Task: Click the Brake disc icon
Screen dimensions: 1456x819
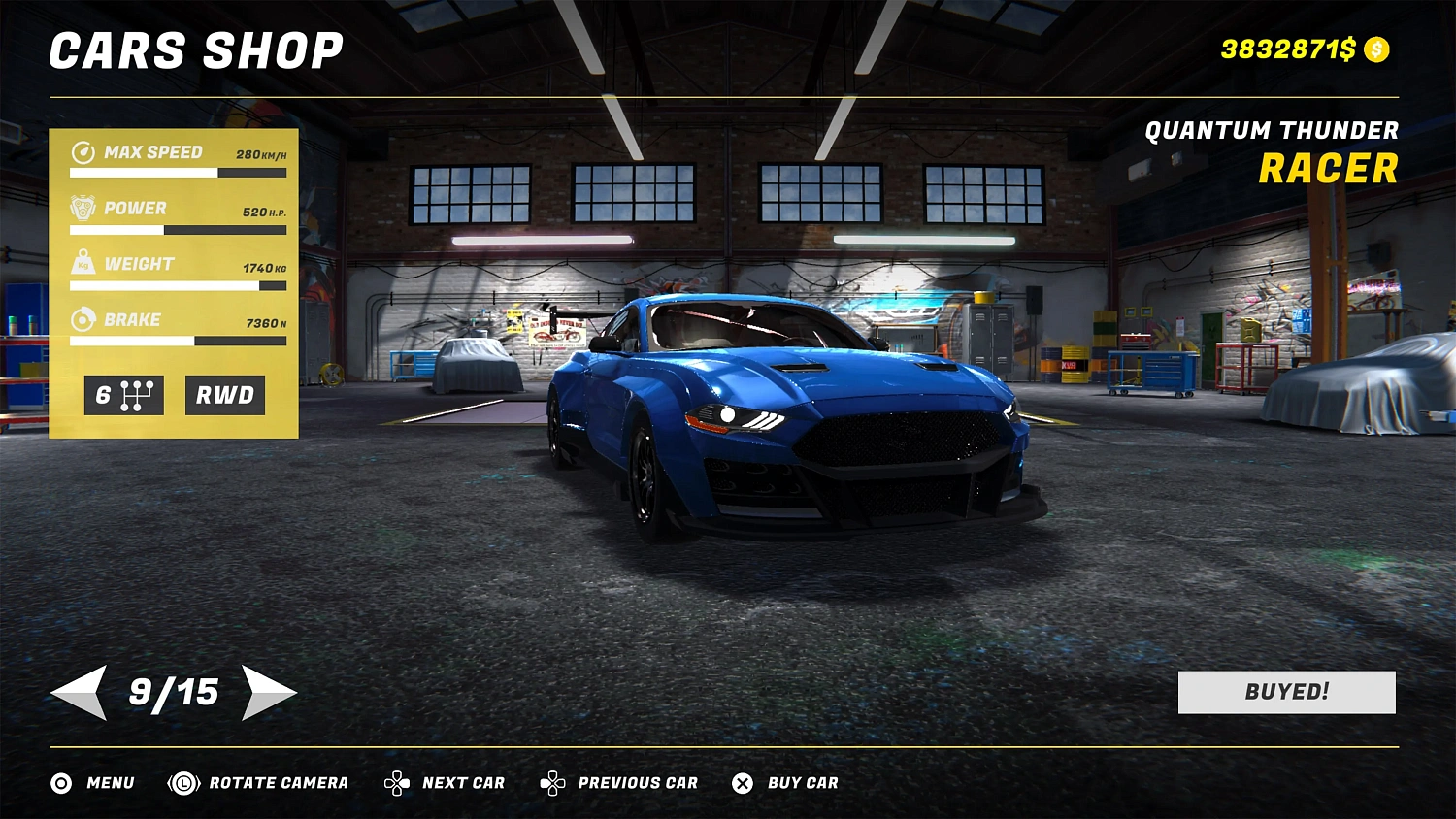Action: pyautogui.click(x=83, y=319)
